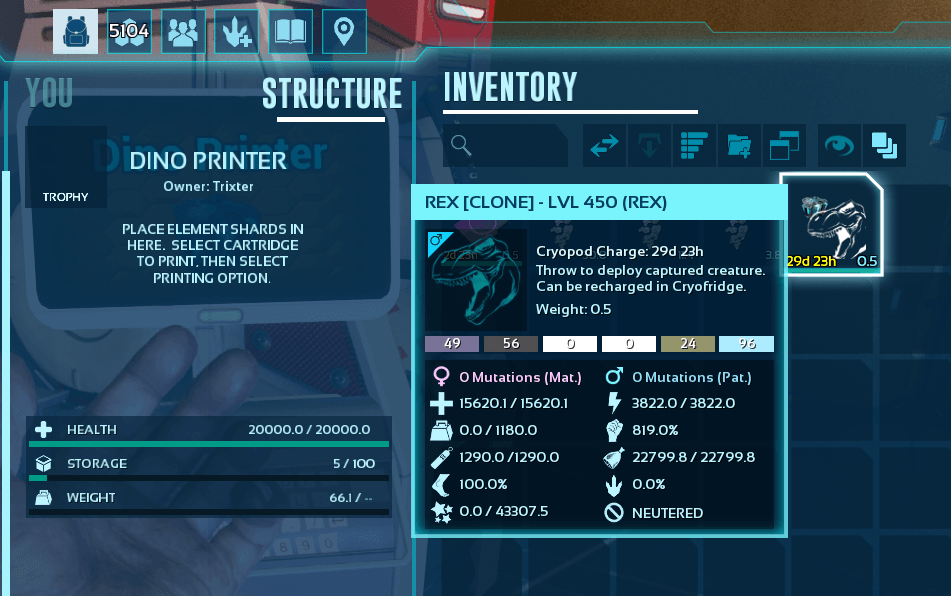This screenshot has width=951, height=596.
Task: Toggle the eye tooltip visibility button
Action: 839,146
